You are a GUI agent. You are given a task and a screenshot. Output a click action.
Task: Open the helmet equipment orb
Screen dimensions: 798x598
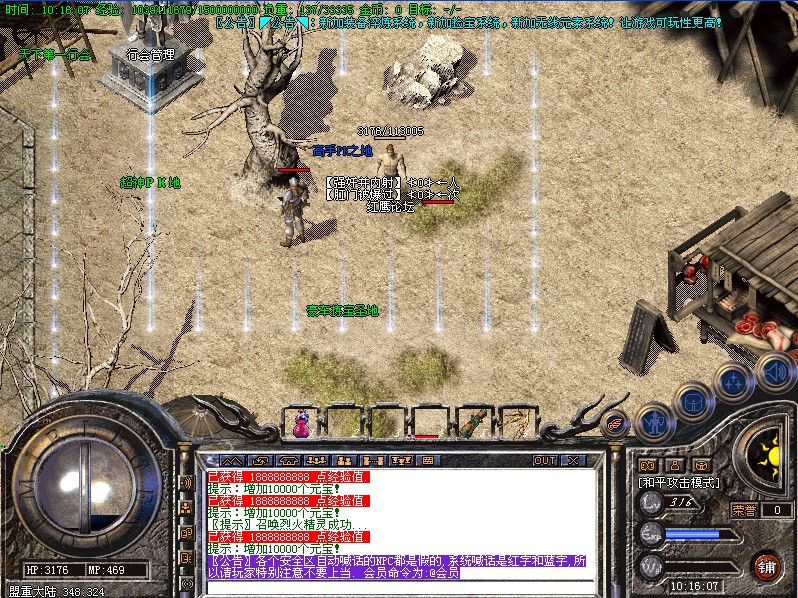(x=690, y=400)
